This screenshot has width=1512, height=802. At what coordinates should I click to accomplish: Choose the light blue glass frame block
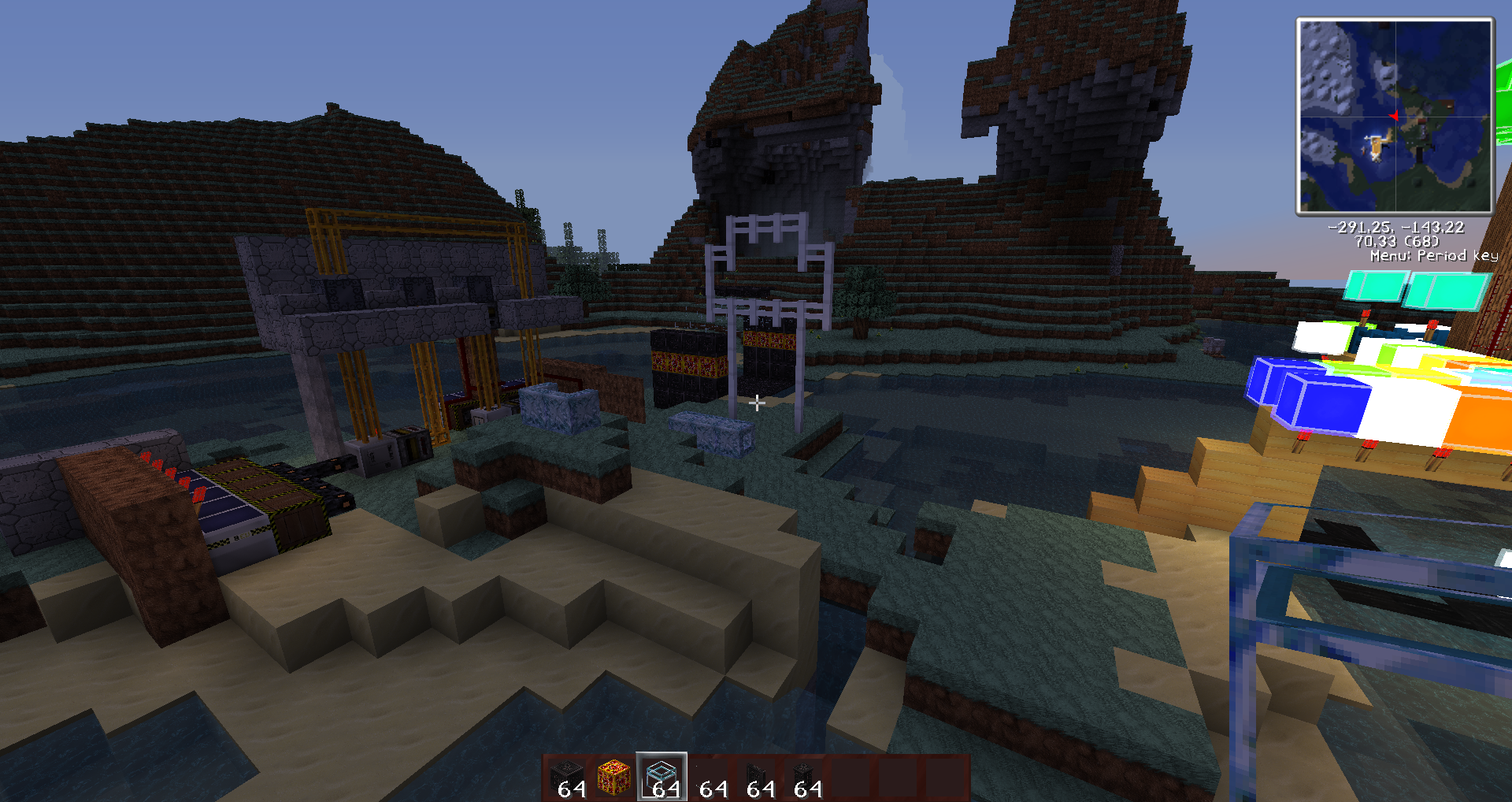[x=661, y=777]
